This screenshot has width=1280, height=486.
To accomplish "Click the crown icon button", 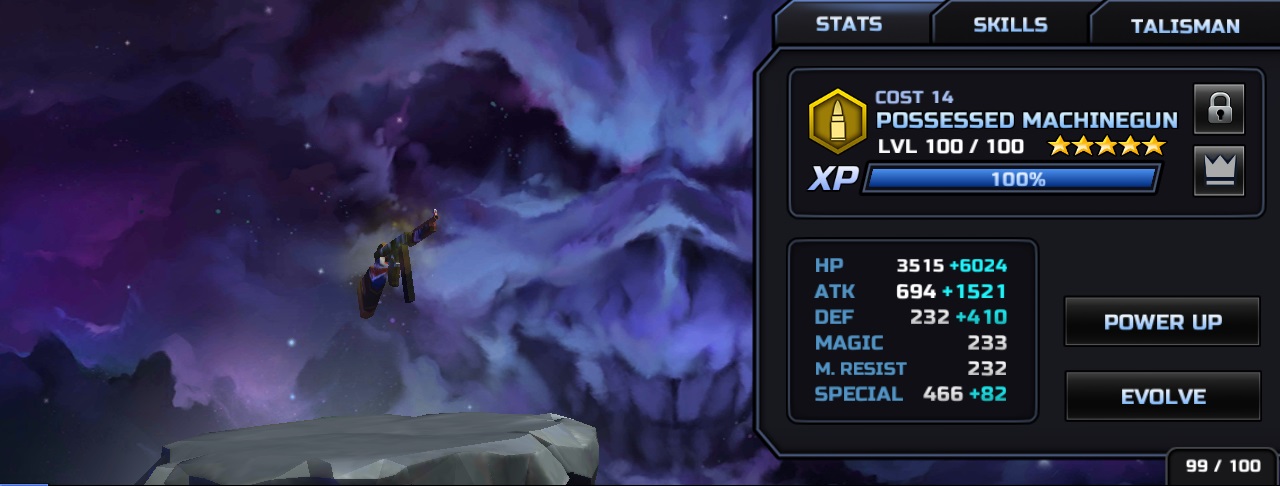I will [x=1218, y=171].
